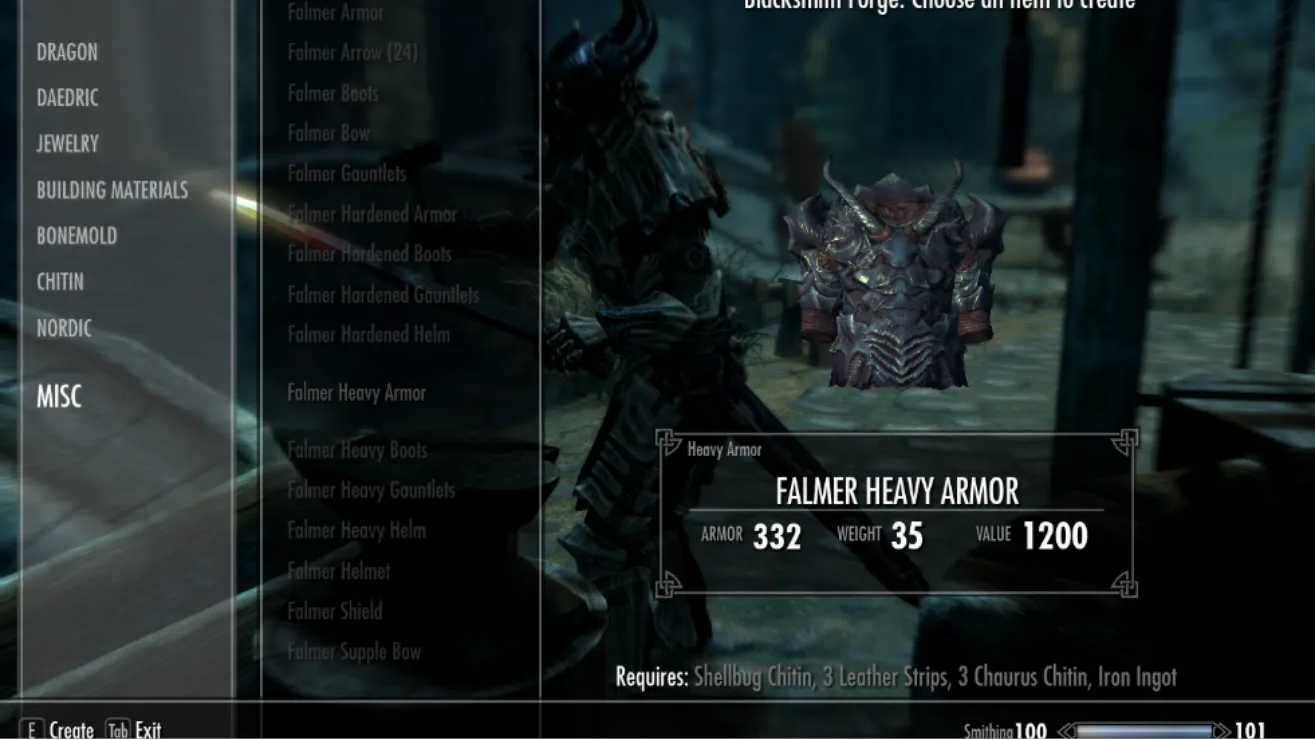1315x740 pixels.
Task: Select the Chitin category
Action: pos(60,282)
